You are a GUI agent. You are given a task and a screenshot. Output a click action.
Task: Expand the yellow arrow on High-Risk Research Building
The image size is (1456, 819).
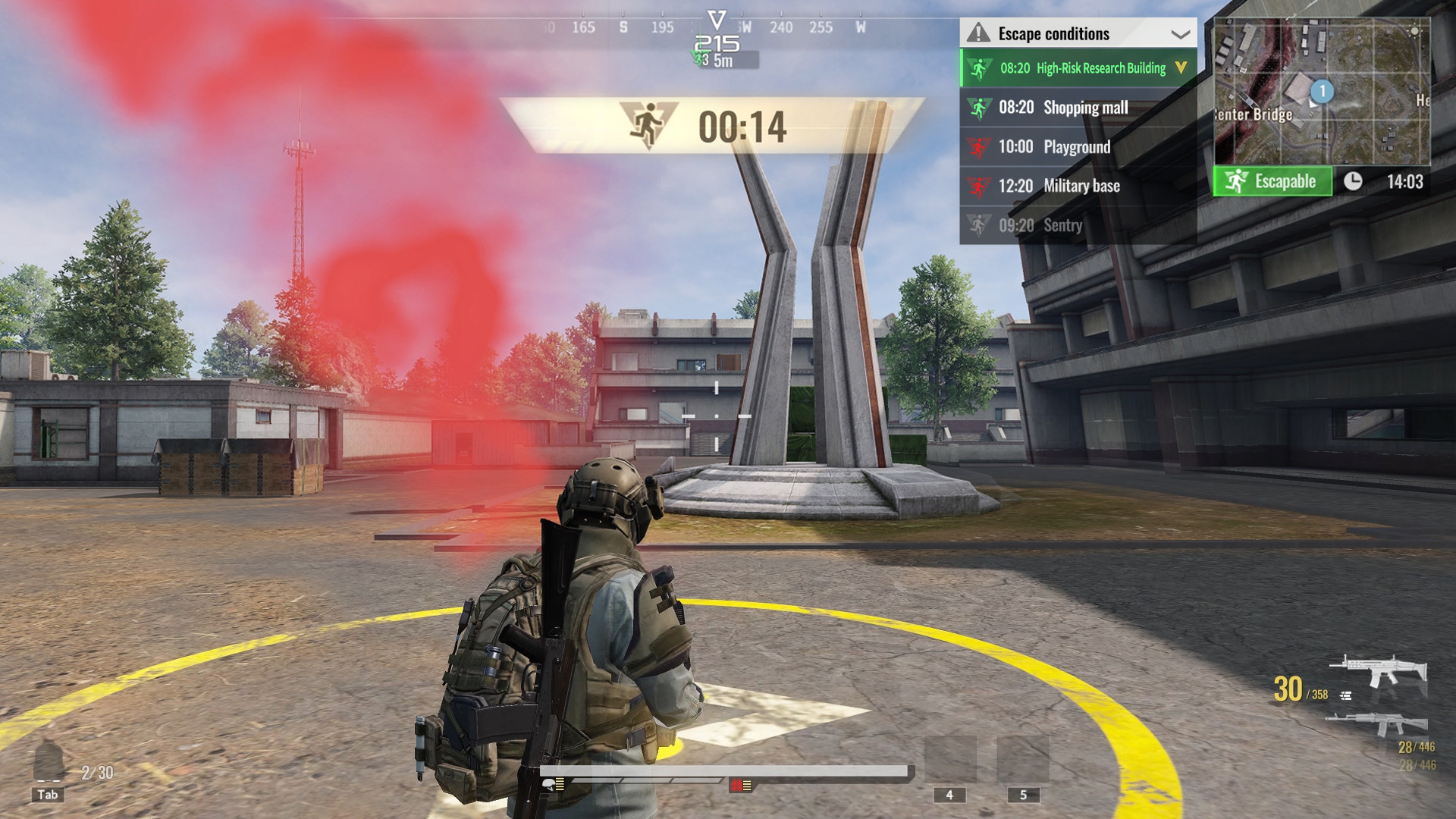(x=1181, y=67)
